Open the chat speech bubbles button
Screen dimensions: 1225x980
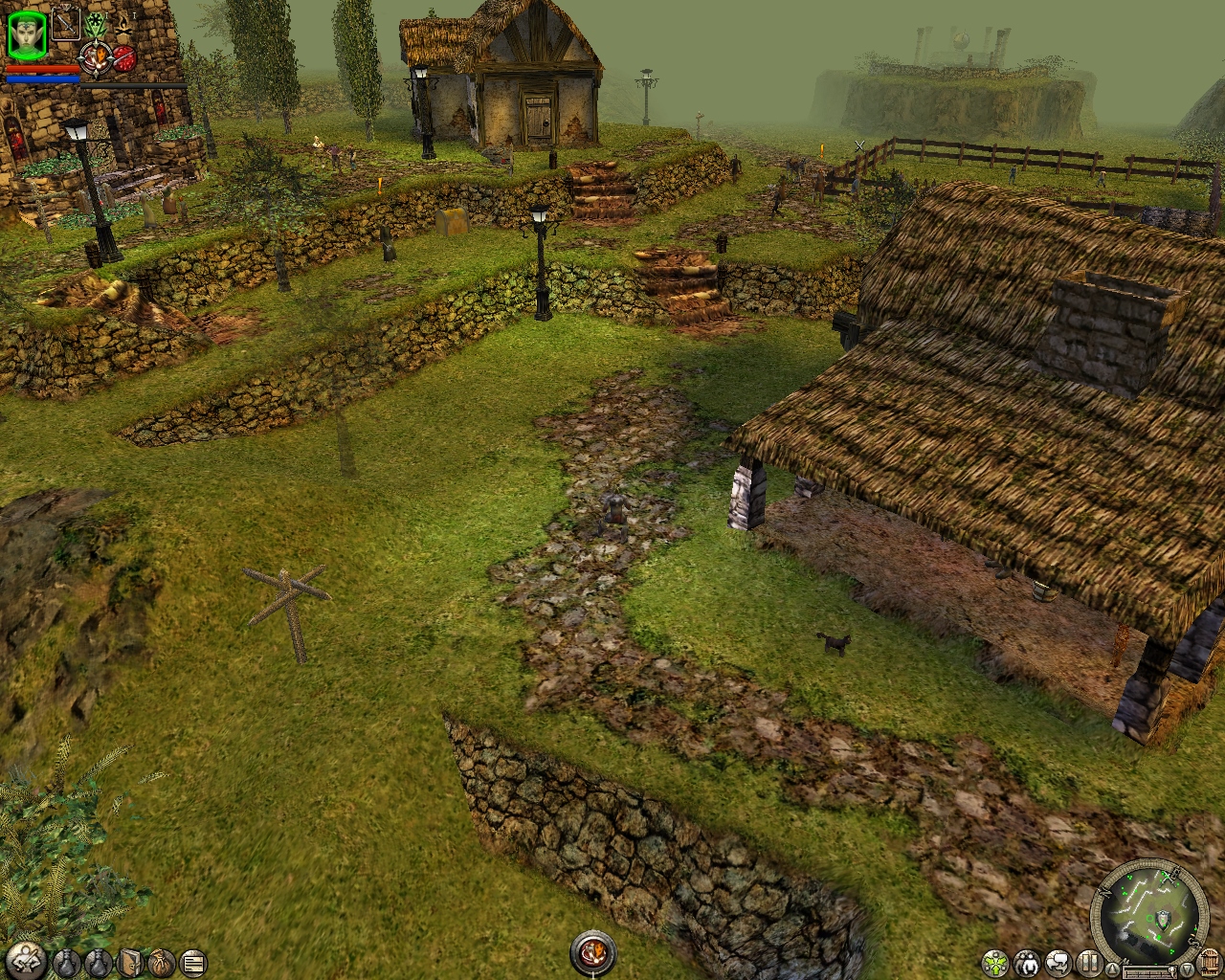coord(1058,961)
